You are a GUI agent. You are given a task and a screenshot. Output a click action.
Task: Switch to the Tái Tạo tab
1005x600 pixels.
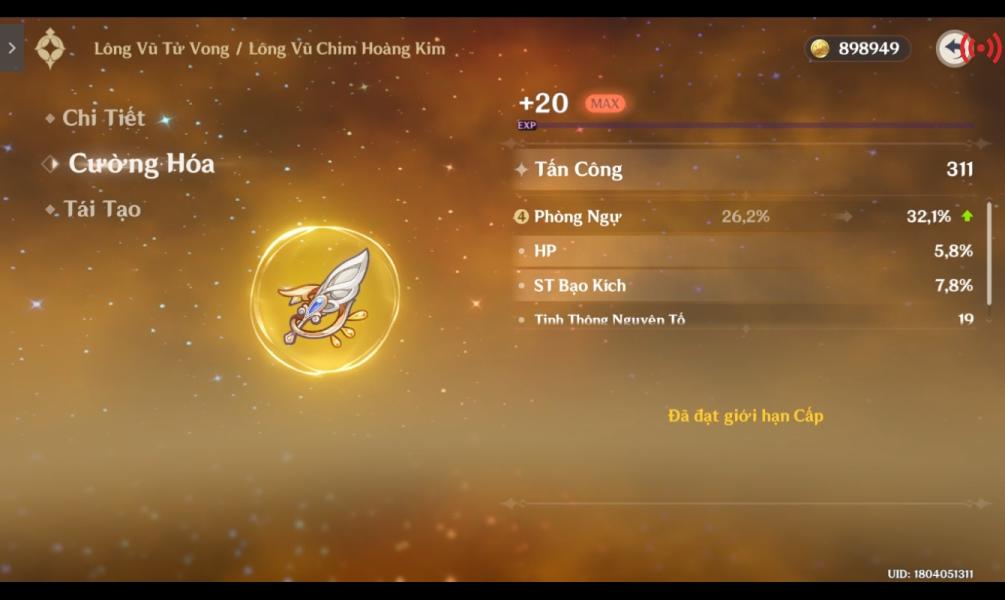[102, 210]
